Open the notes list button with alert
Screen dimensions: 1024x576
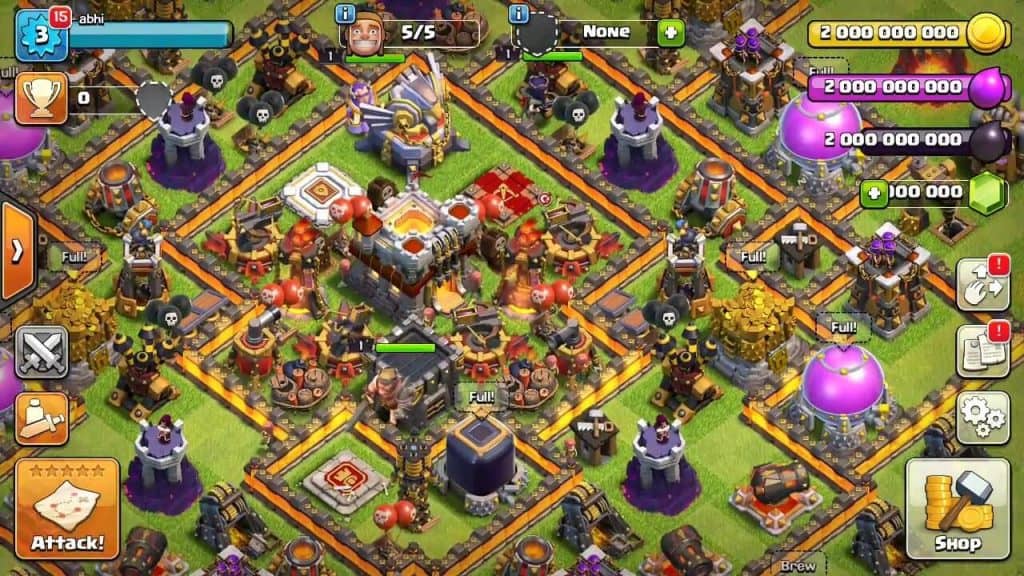click(981, 351)
